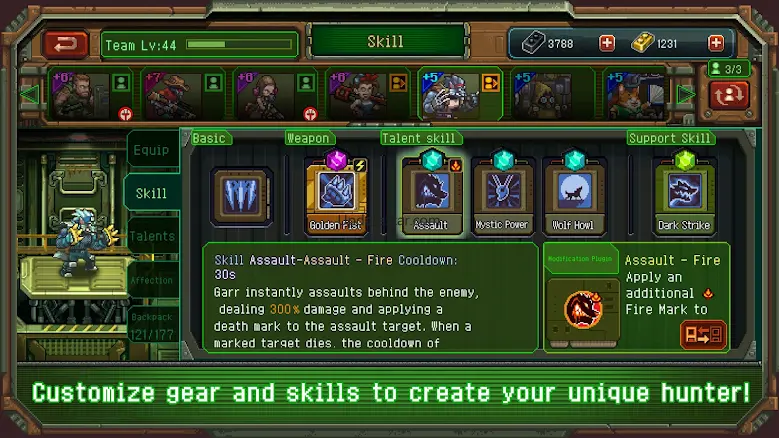Show next hunters with the right arrow
779x438 pixels.
click(686, 95)
